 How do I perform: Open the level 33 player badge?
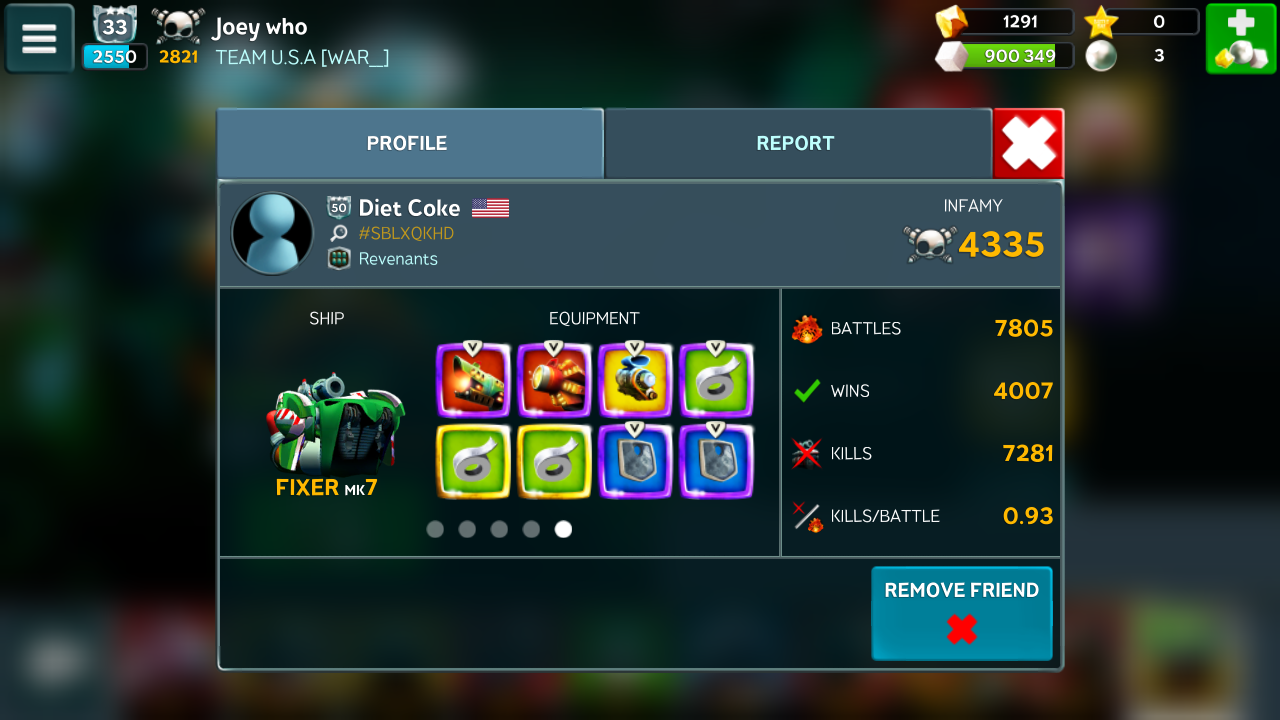pos(114,30)
